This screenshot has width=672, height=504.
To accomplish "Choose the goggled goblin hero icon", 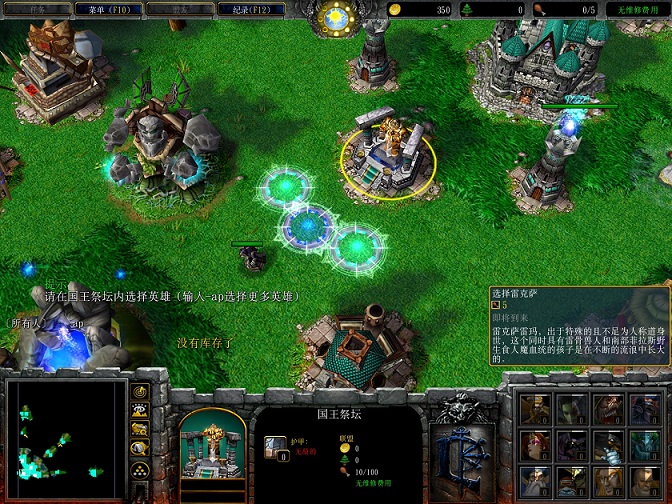I will click(571, 482).
